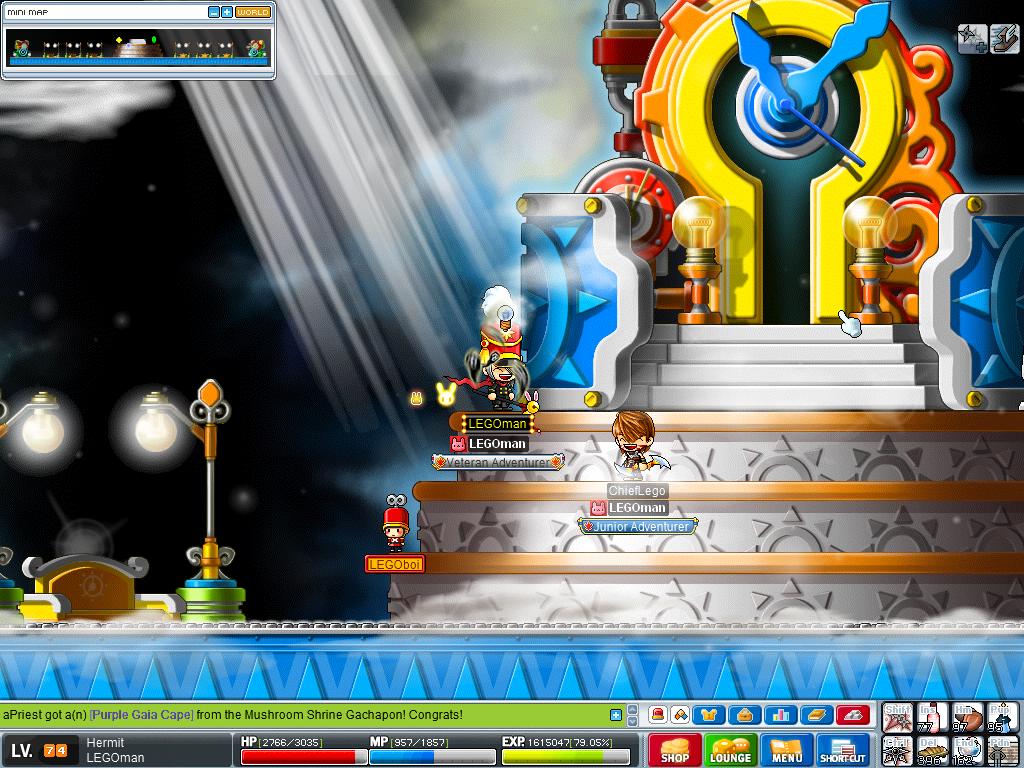
Task: Open the skill book icon button
Action: tap(814, 715)
